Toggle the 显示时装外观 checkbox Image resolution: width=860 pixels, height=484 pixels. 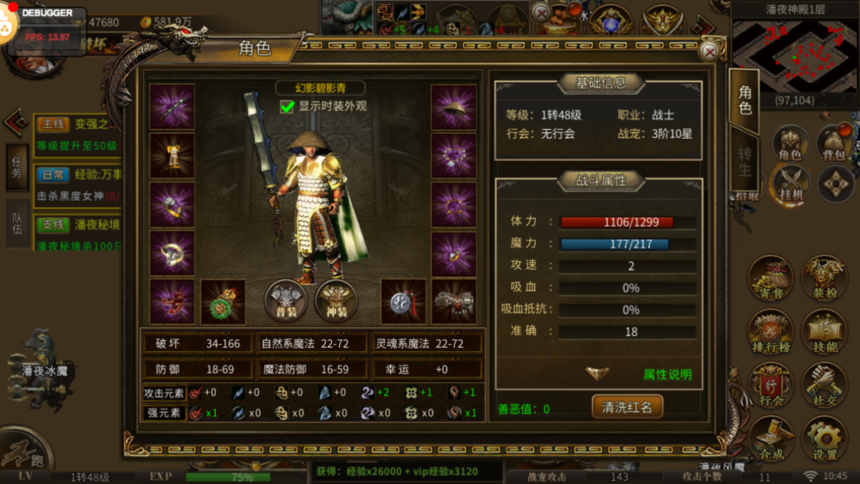pyautogui.click(x=288, y=107)
